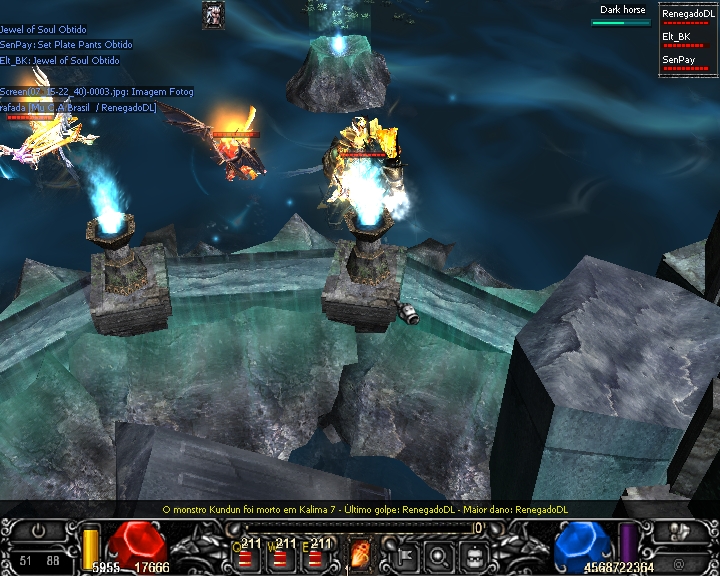
Task: Click the skull helmet icon button
Action: 474,556
